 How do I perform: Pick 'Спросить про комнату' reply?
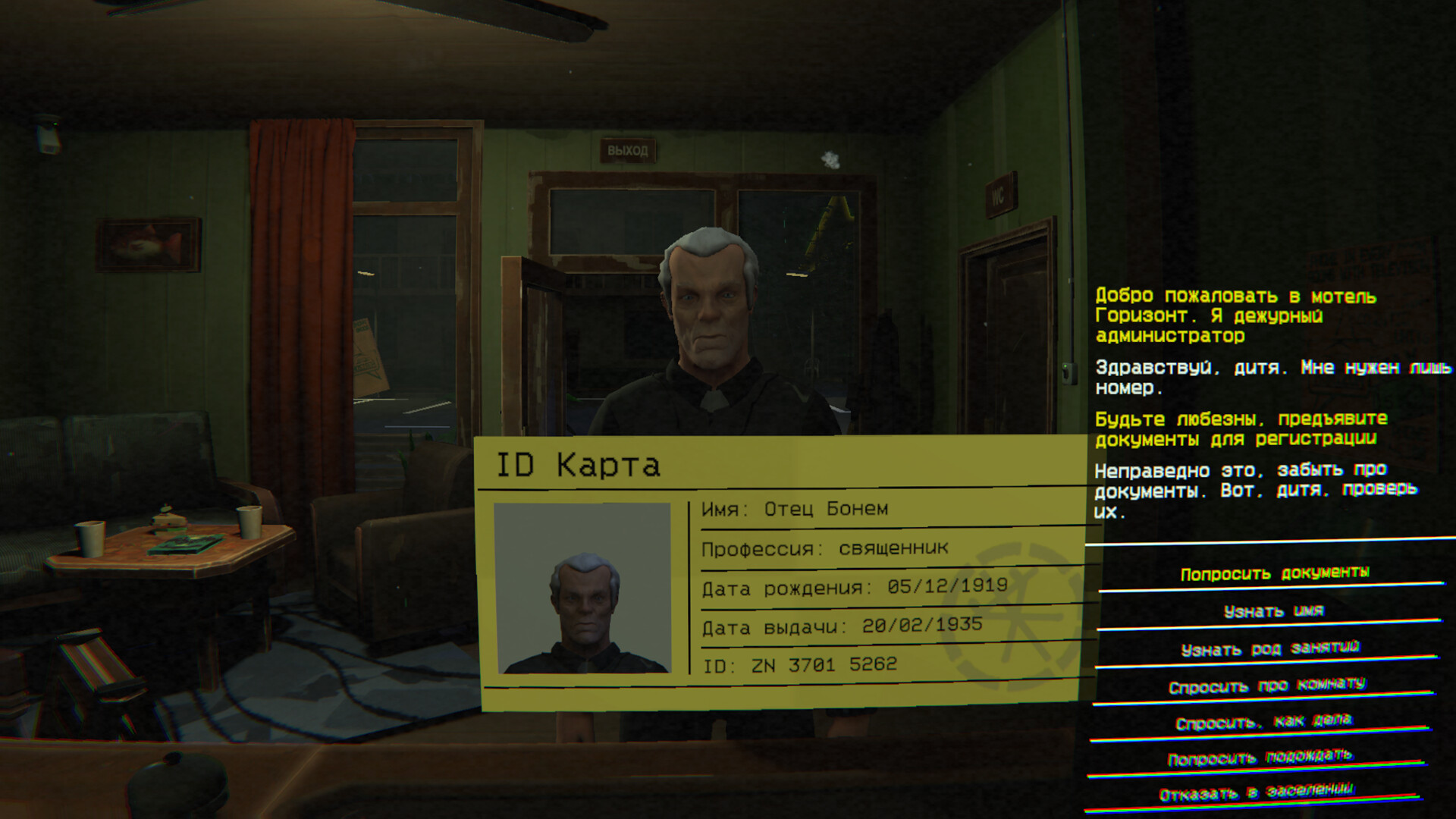1266,686
